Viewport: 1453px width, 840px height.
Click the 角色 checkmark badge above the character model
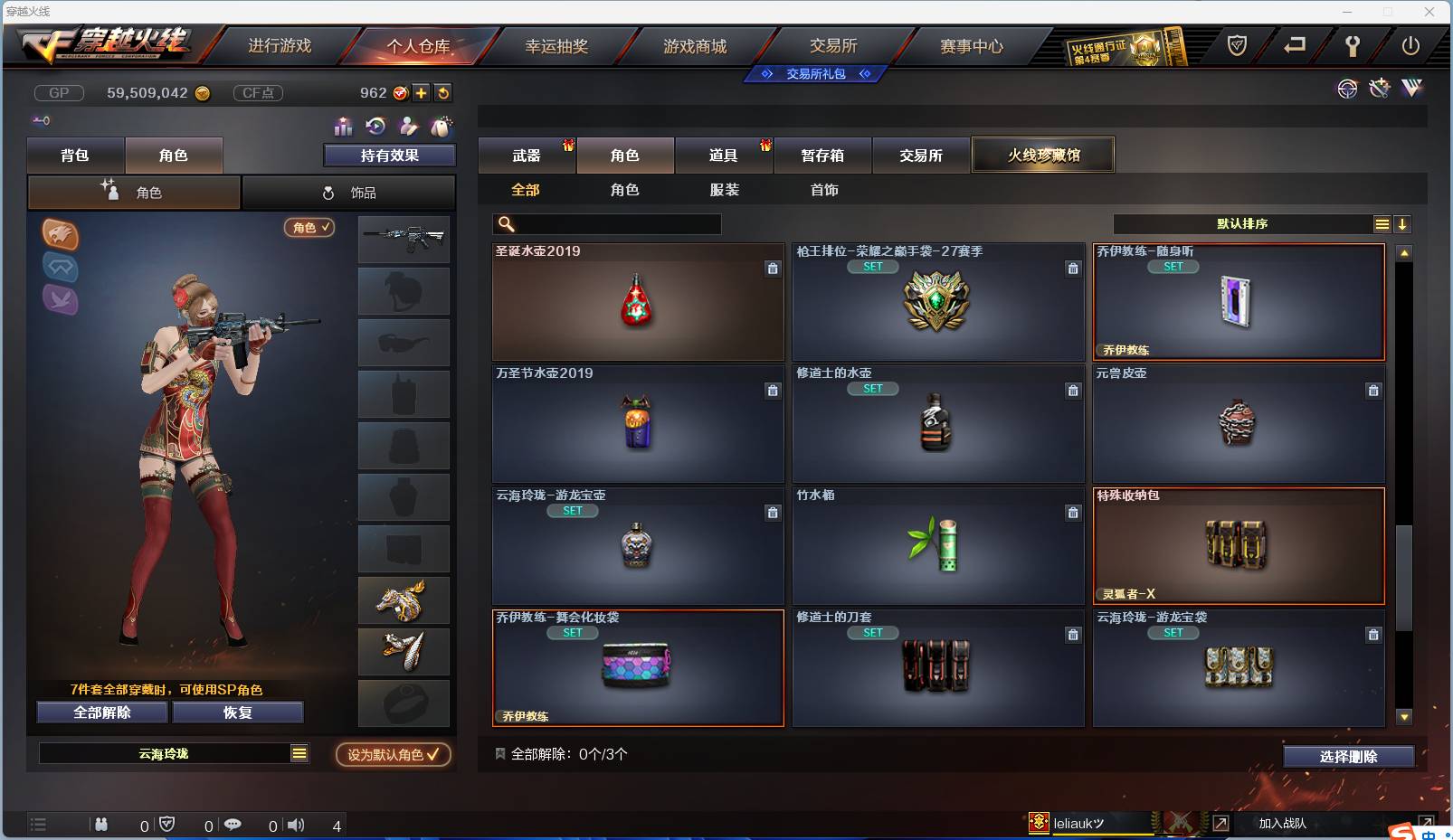pos(309,228)
